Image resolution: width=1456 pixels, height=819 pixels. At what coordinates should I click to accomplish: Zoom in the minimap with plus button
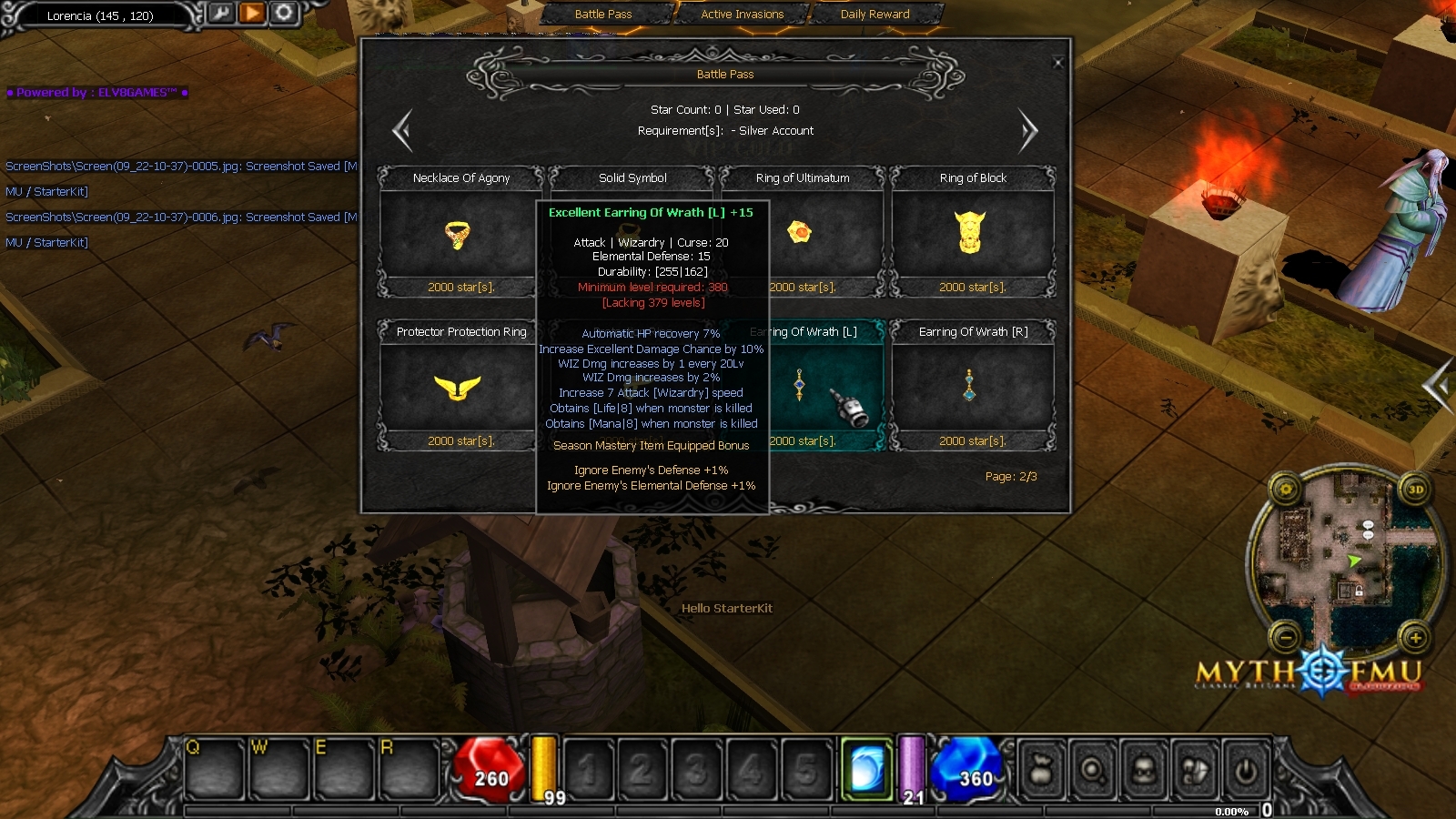pyautogui.click(x=1415, y=638)
